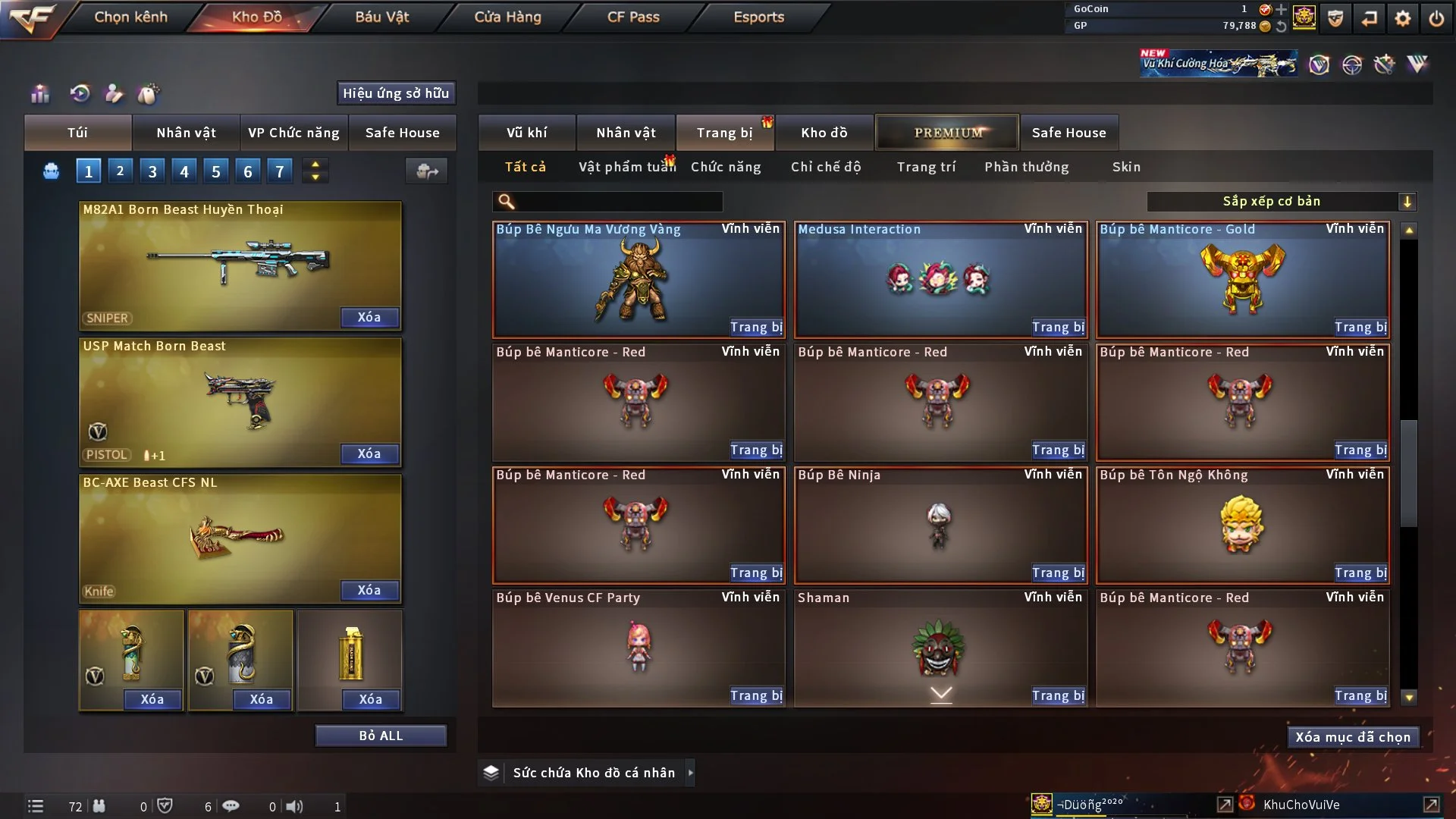1456x819 pixels.
Task: Click the power exit icon
Action: click(x=1436, y=18)
